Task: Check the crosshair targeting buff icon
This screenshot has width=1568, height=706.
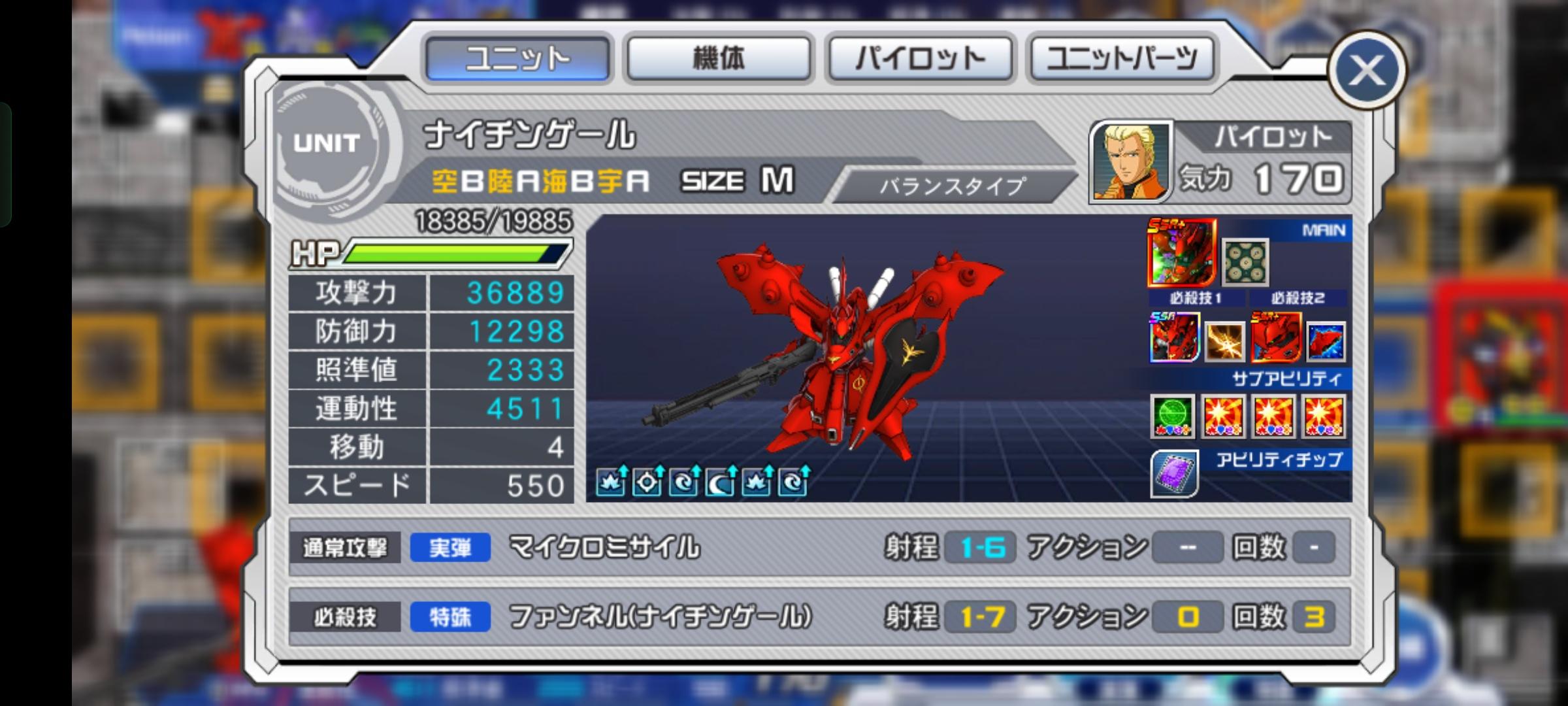Action: pyautogui.click(x=647, y=482)
